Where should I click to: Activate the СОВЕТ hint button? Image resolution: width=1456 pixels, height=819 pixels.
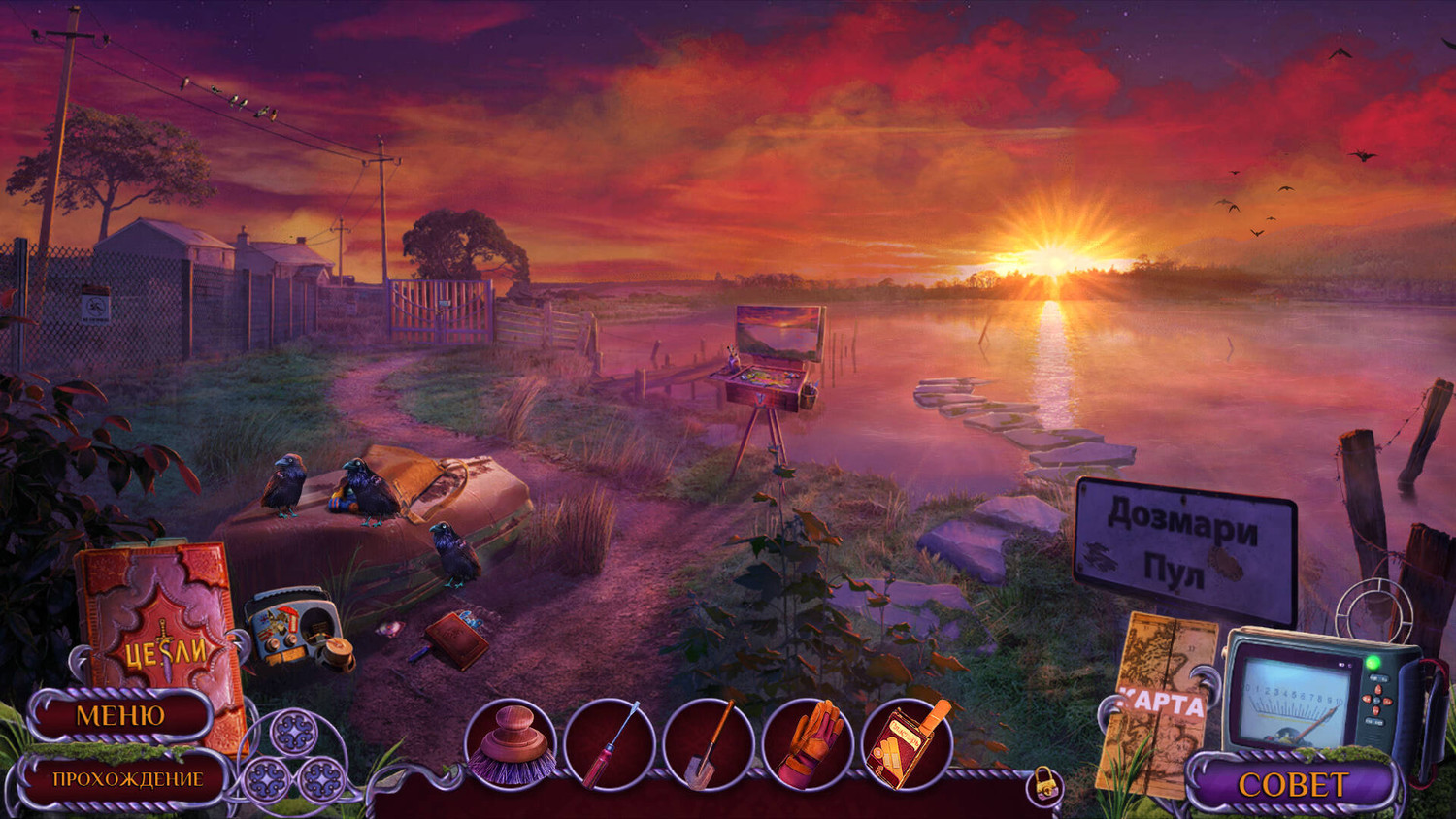click(x=1292, y=784)
